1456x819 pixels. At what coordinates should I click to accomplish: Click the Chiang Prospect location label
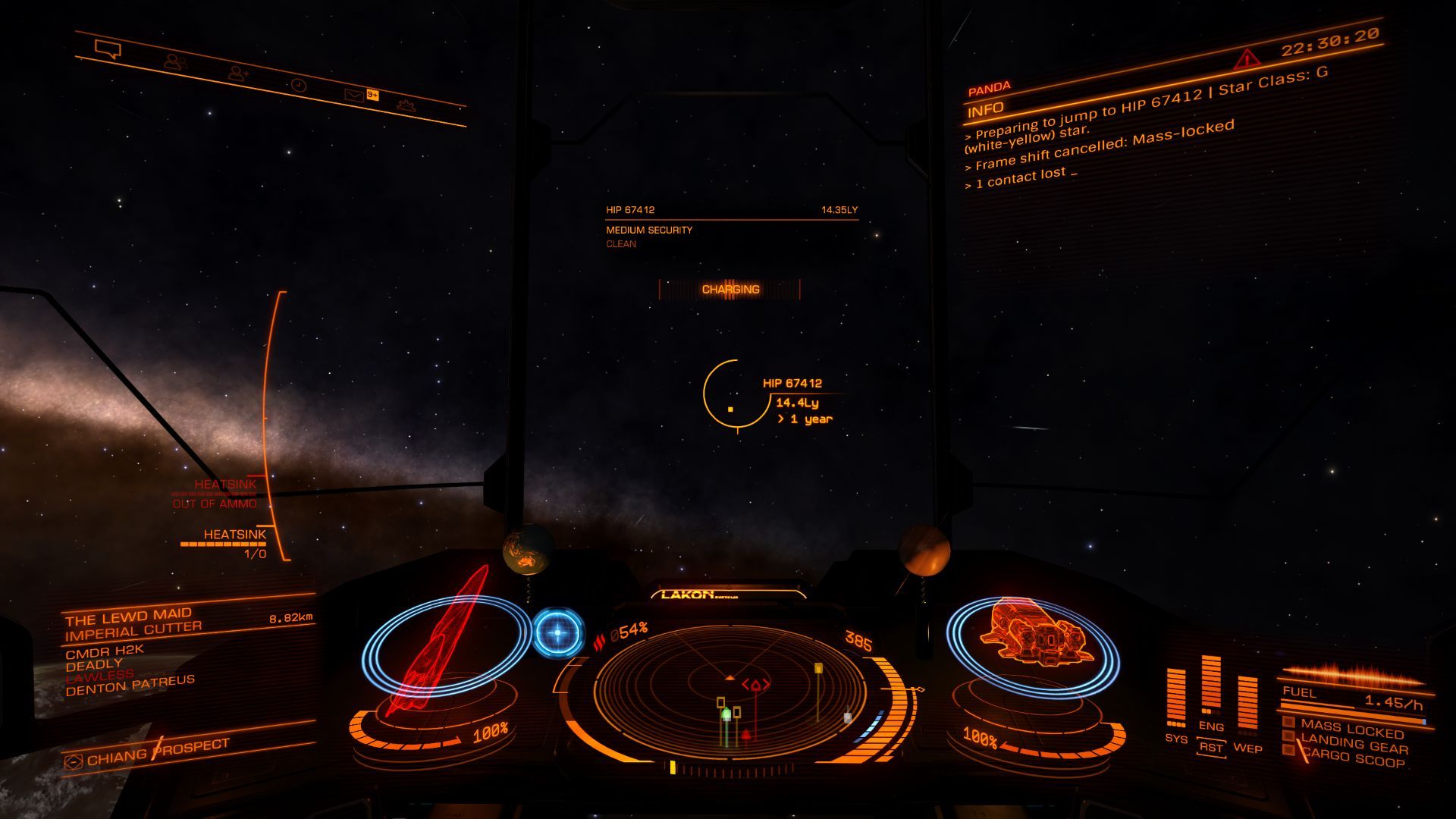click(x=157, y=752)
